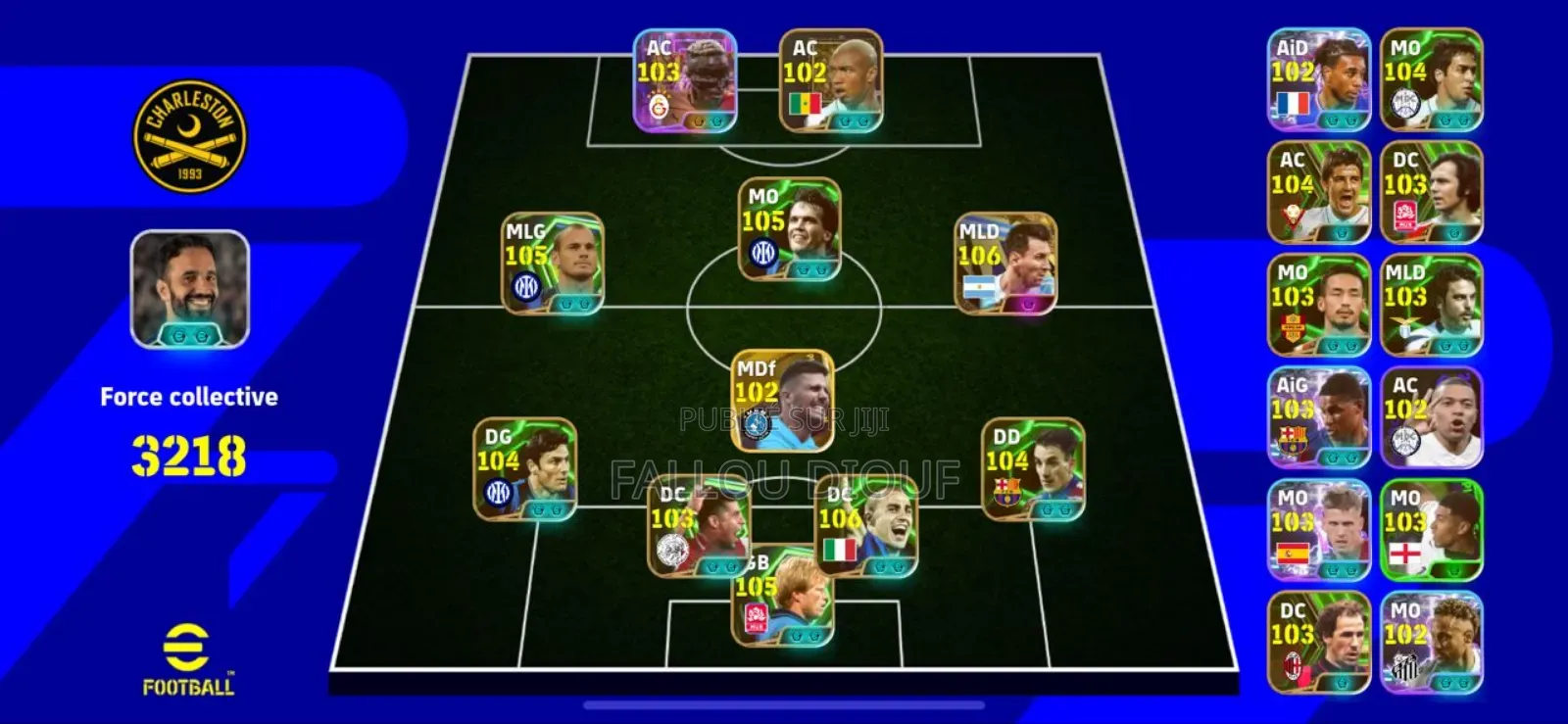1568x724 pixels.
Task: Open the manager portrait profile
Action: point(189,289)
